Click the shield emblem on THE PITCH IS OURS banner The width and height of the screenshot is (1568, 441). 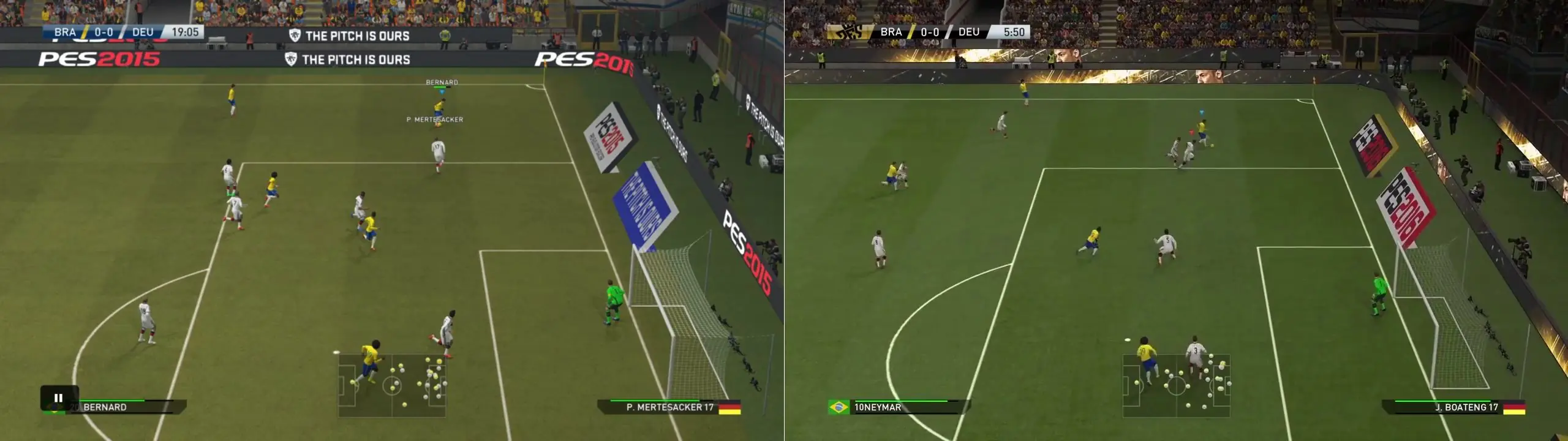[293, 35]
